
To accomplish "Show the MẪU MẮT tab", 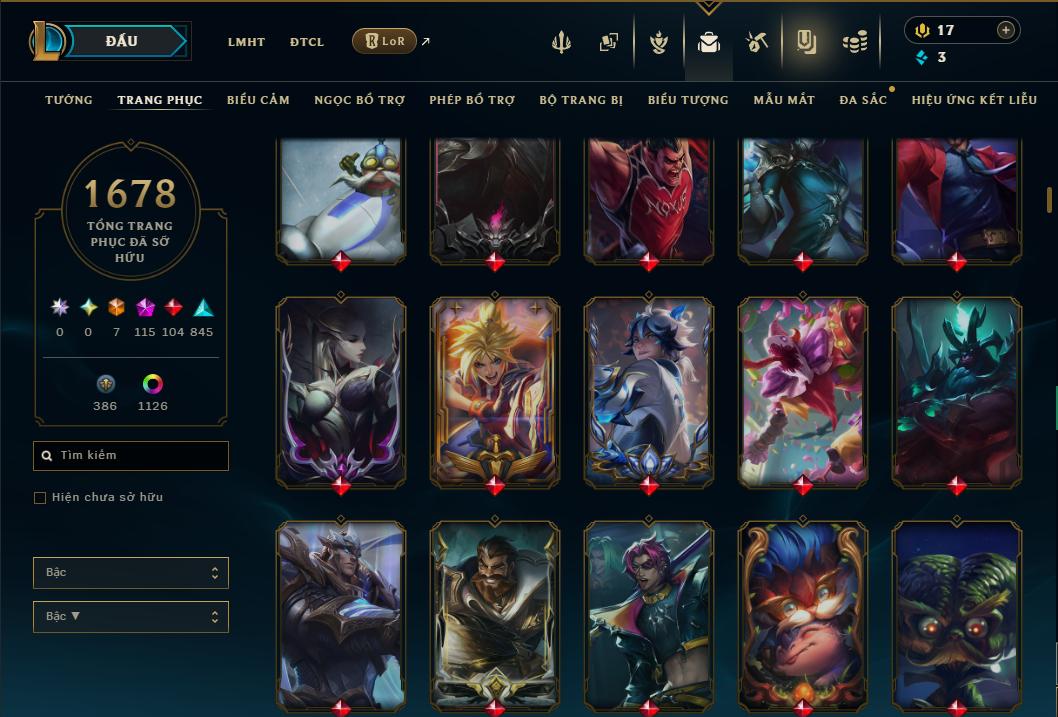I will coord(784,100).
